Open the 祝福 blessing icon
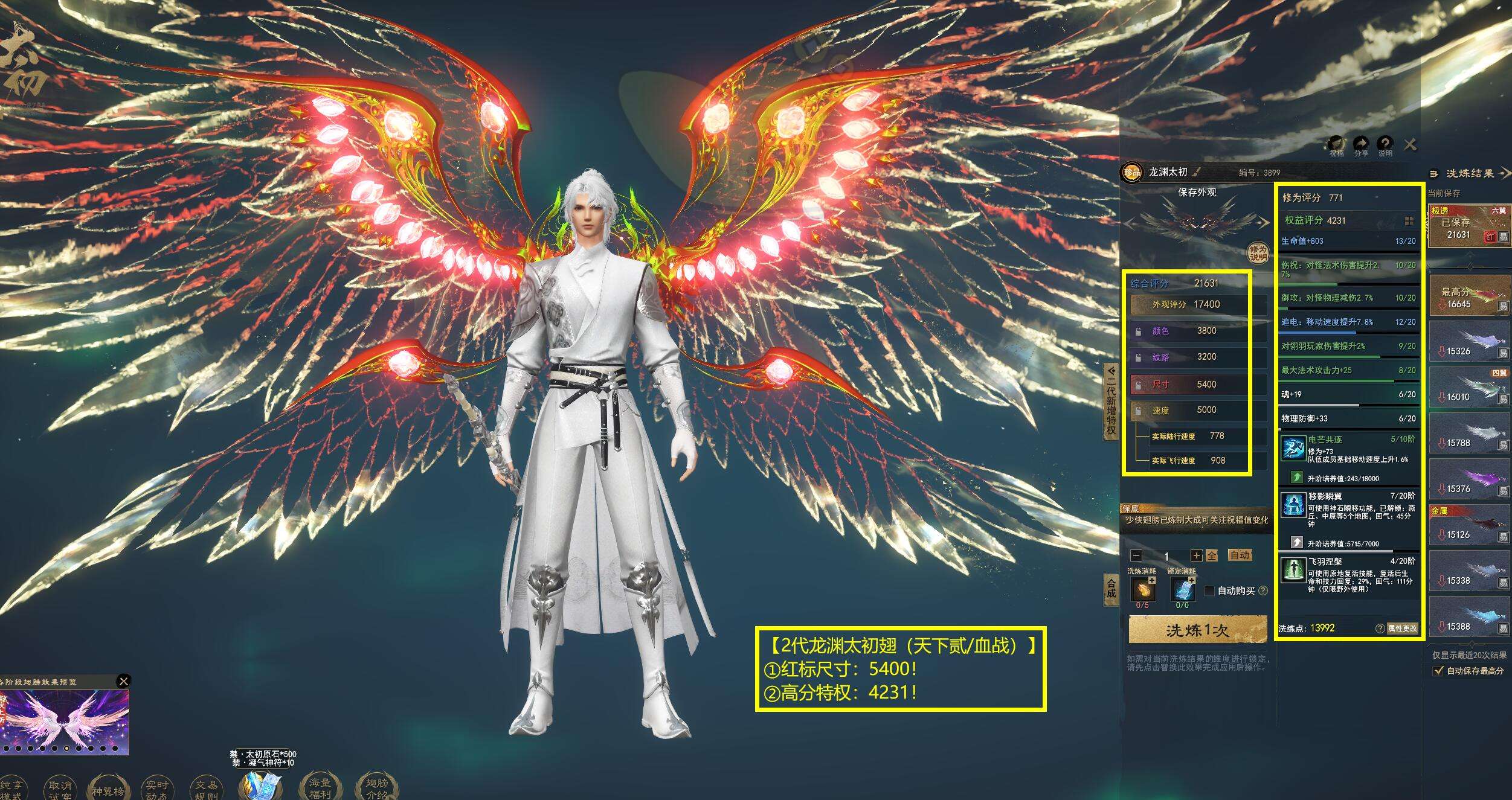 pyautogui.click(x=1336, y=145)
